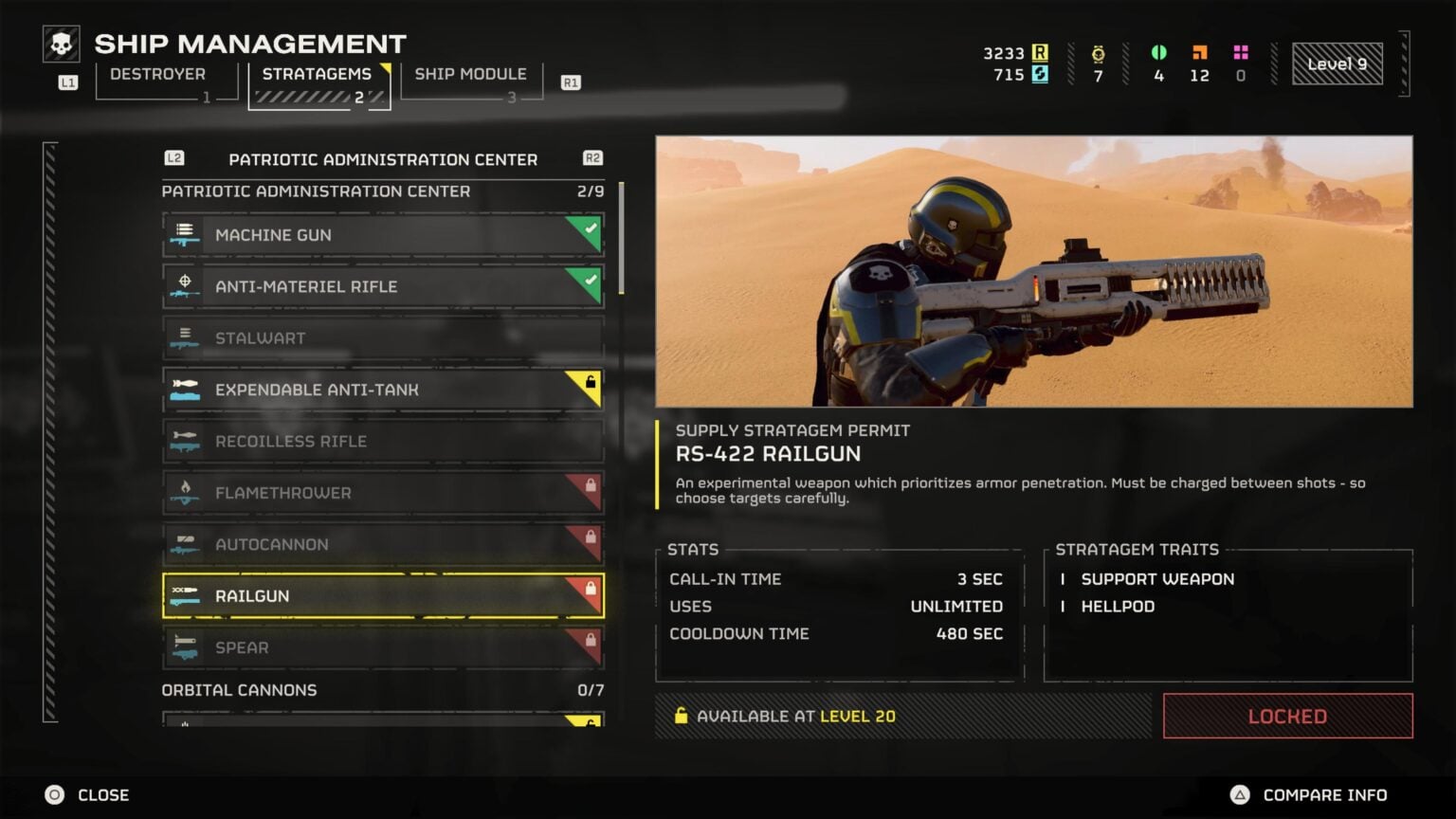Choose the Anti-Materiel Rifle entry
The image size is (1456, 819).
[x=383, y=286]
